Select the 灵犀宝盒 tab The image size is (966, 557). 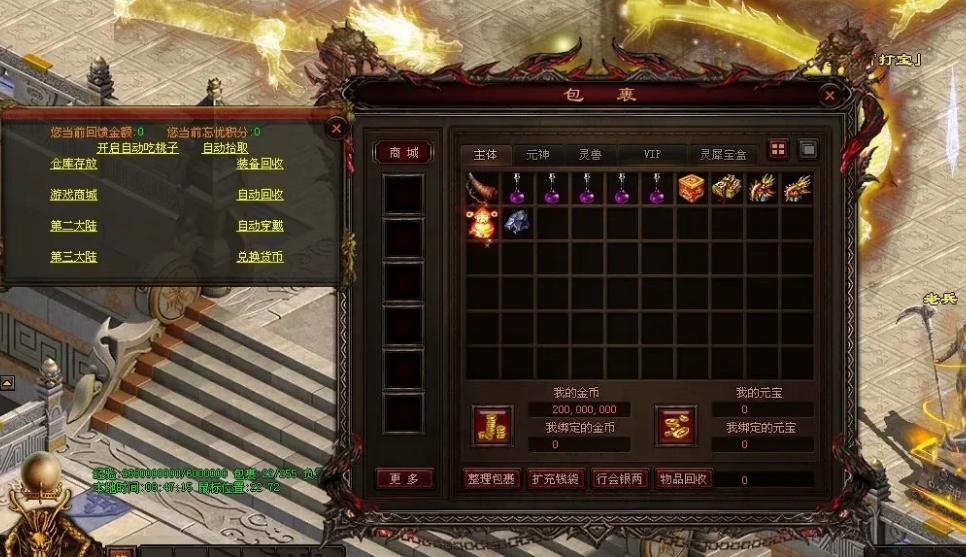pos(723,155)
